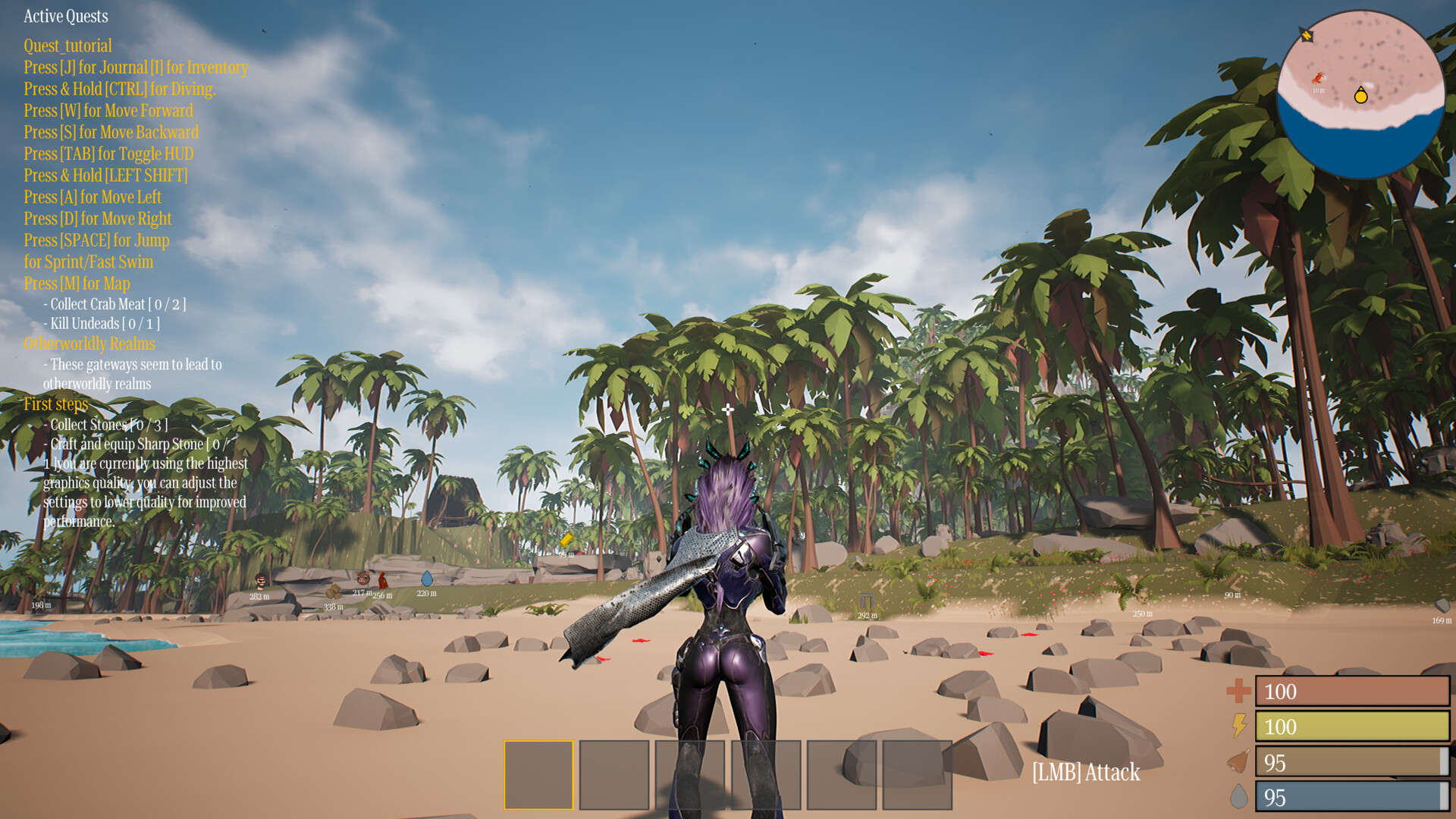Click the Collect Crab Meat objective
This screenshot has width=1456, height=819.
[114, 304]
